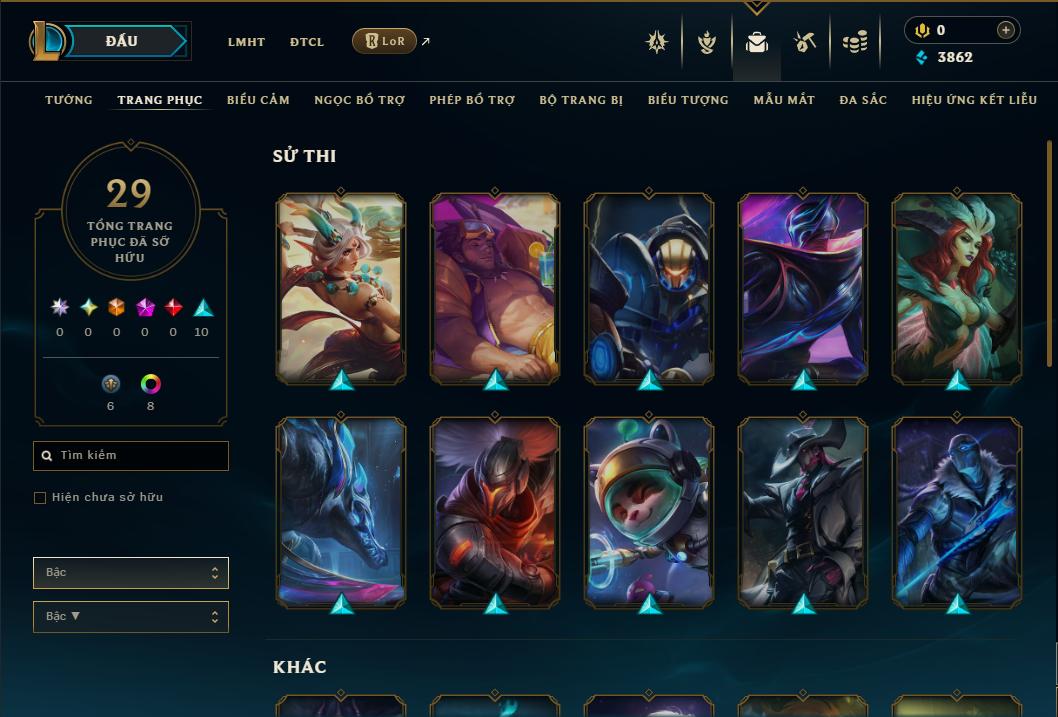The height and width of the screenshot is (717, 1058).
Task: Switch to the MẪU MẮT tab
Action: pos(784,100)
